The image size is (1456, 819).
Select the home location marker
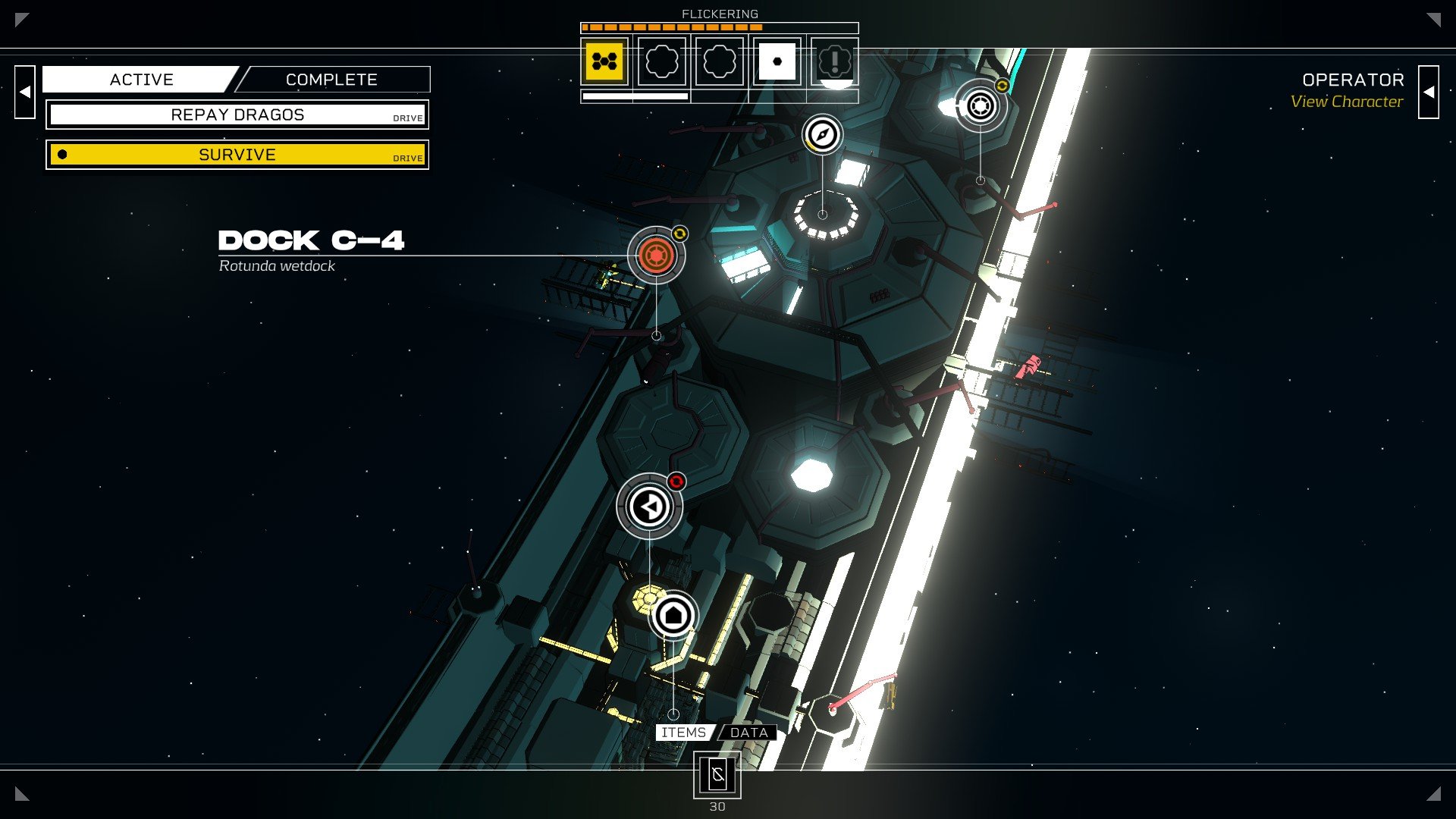[x=673, y=615]
